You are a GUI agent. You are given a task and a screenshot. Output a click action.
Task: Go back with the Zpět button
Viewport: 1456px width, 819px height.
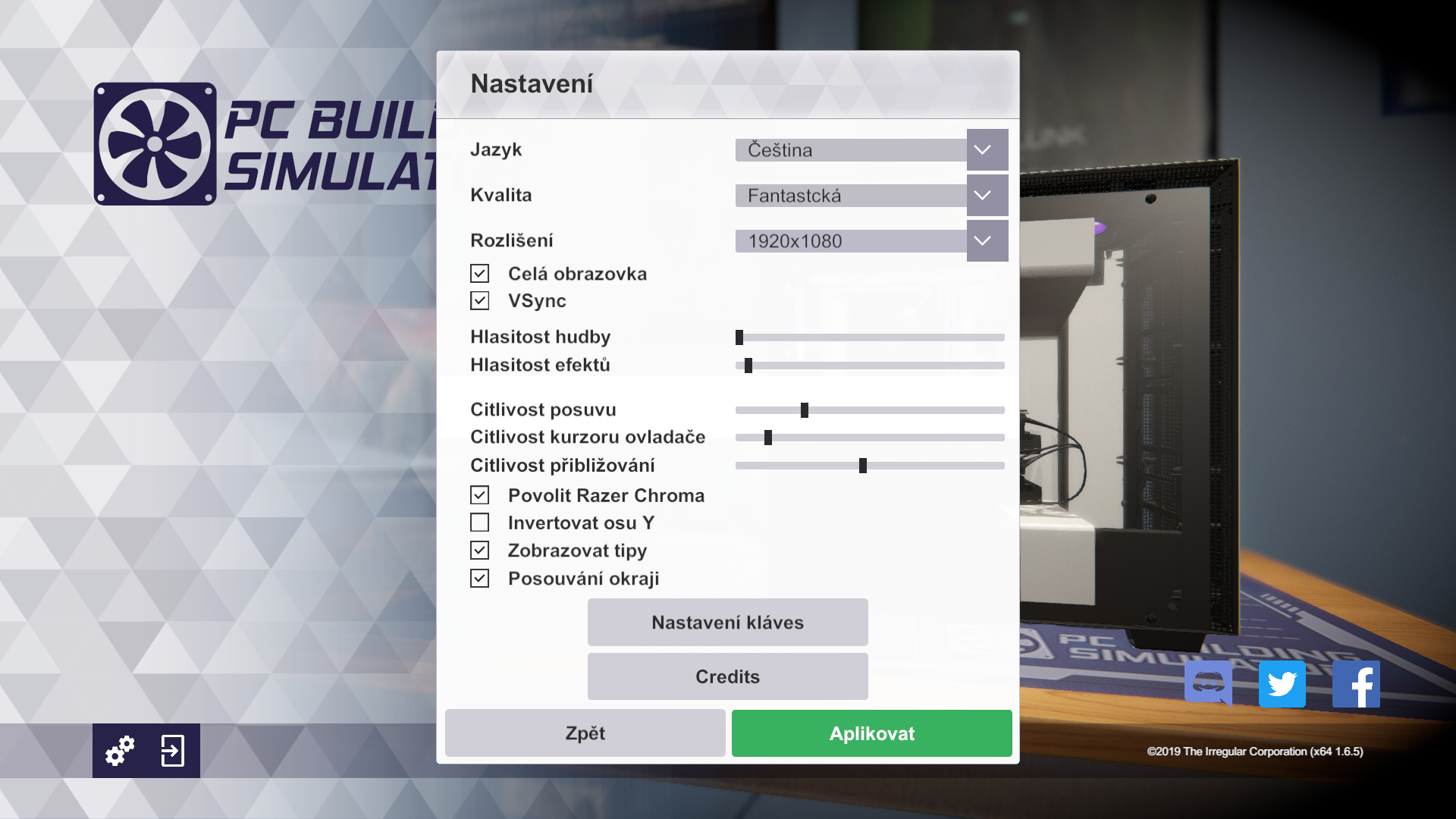585,733
